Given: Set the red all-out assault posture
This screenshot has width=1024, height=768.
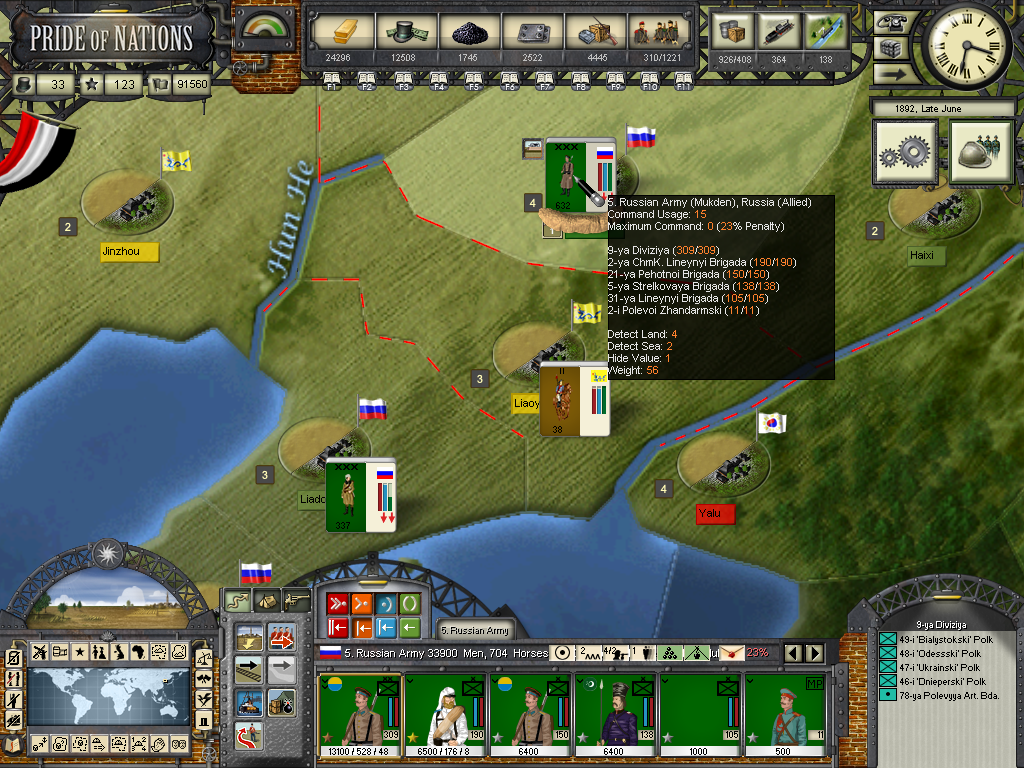Looking at the screenshot, I should point(336,603).
